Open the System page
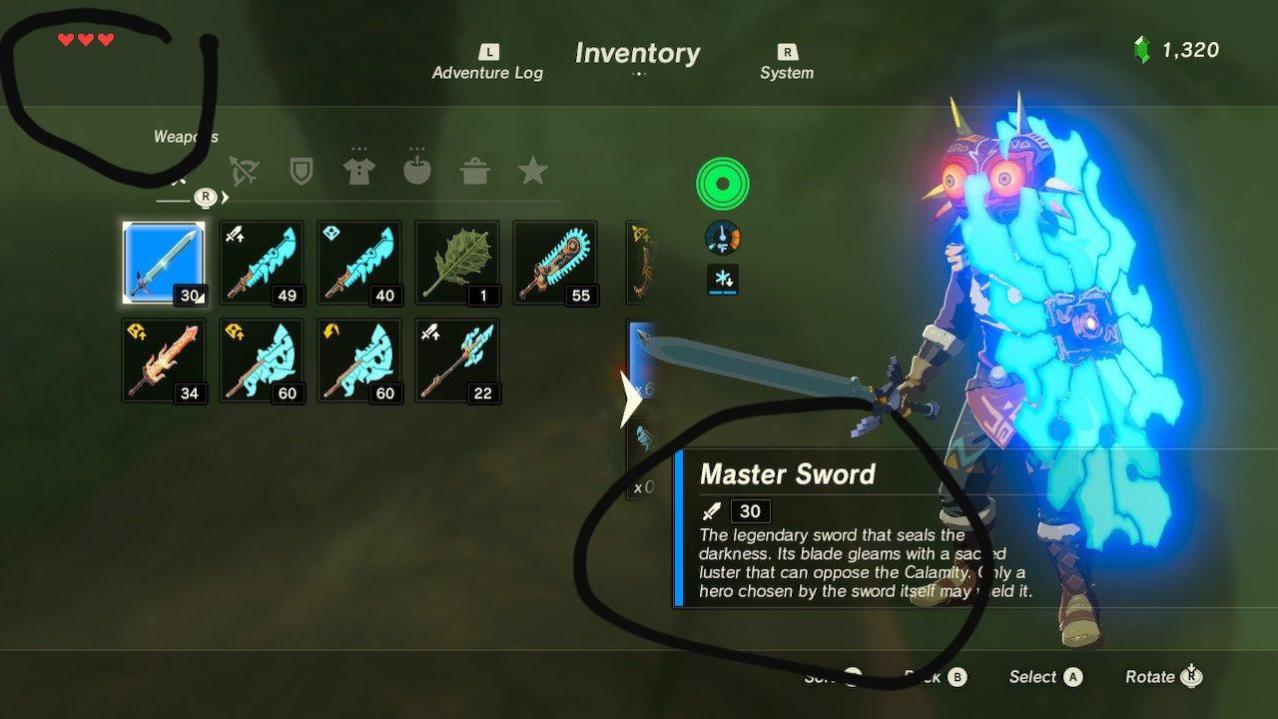1278x719 pixels. tap(787, 63)
